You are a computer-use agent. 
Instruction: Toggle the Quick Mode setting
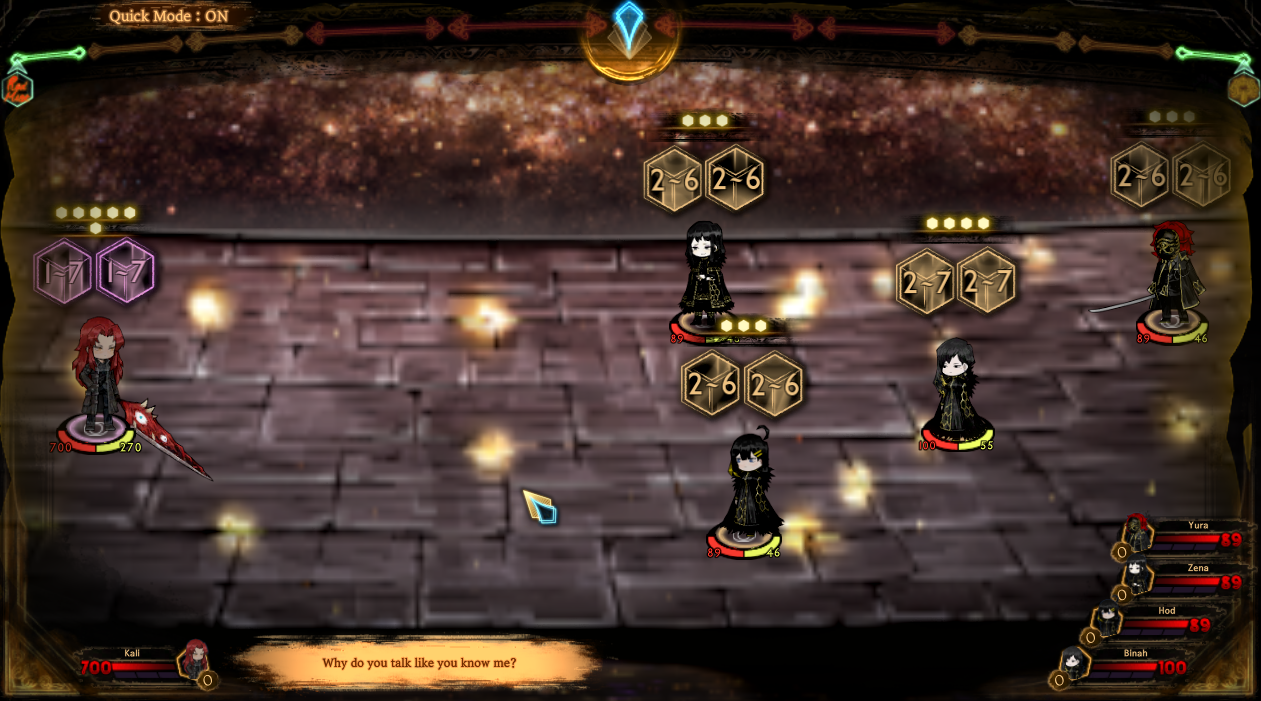[168, 16]
